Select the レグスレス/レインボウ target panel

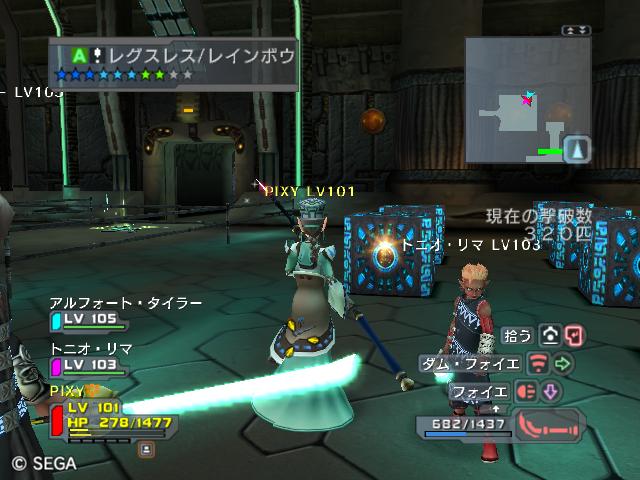[173, 63]
